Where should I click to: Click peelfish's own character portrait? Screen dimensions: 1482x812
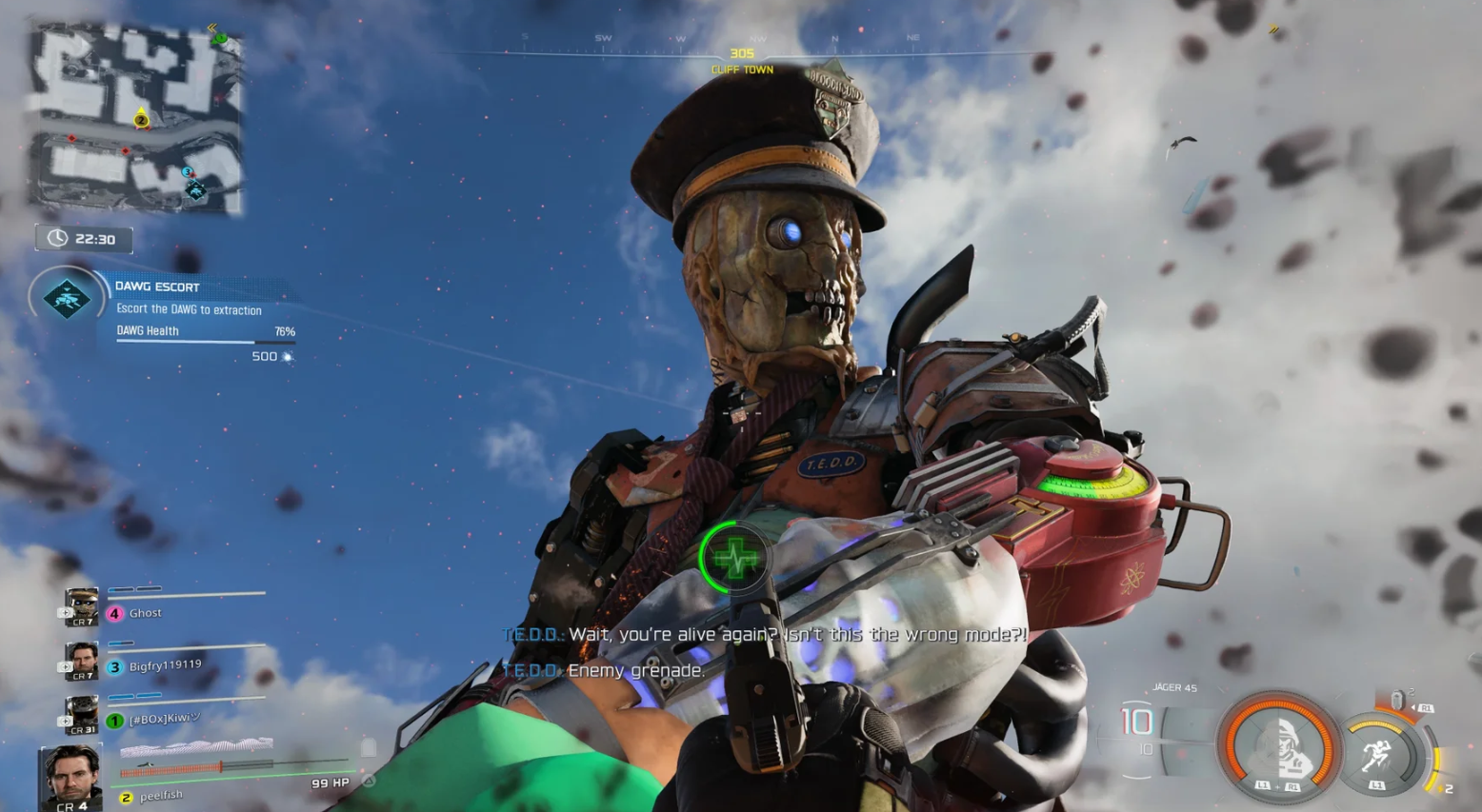(x=71, y=774)
